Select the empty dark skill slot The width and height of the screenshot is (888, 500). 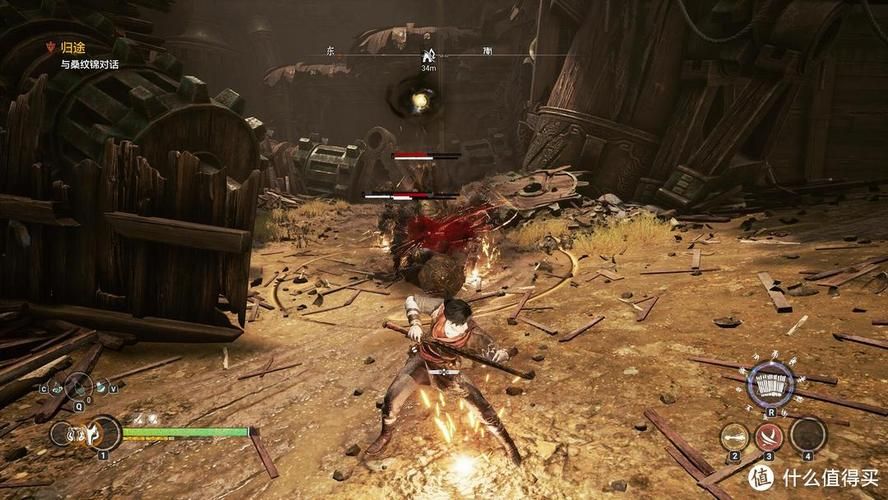coord(807,435)
